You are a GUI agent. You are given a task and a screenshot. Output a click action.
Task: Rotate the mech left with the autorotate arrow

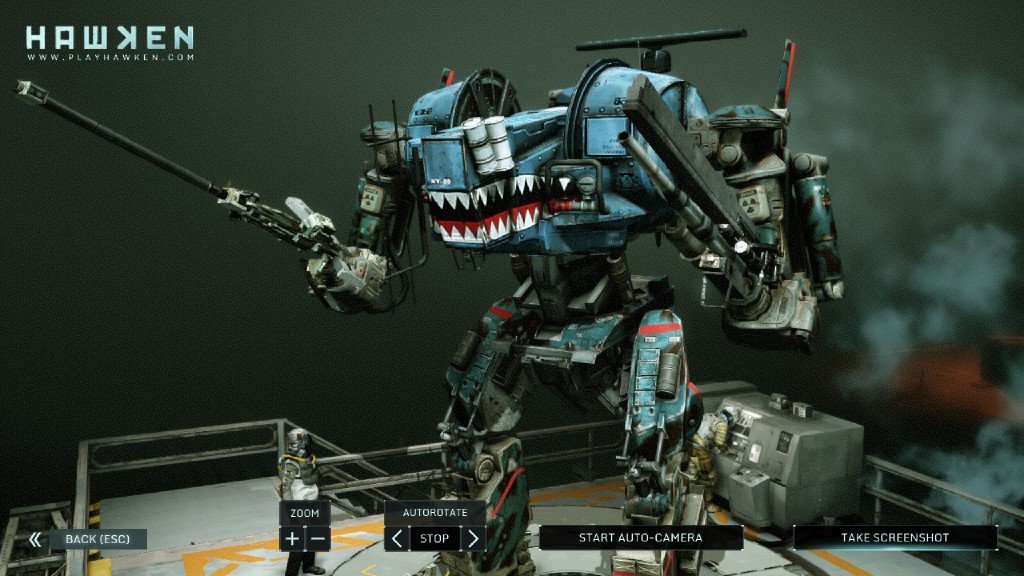[397, 539]
